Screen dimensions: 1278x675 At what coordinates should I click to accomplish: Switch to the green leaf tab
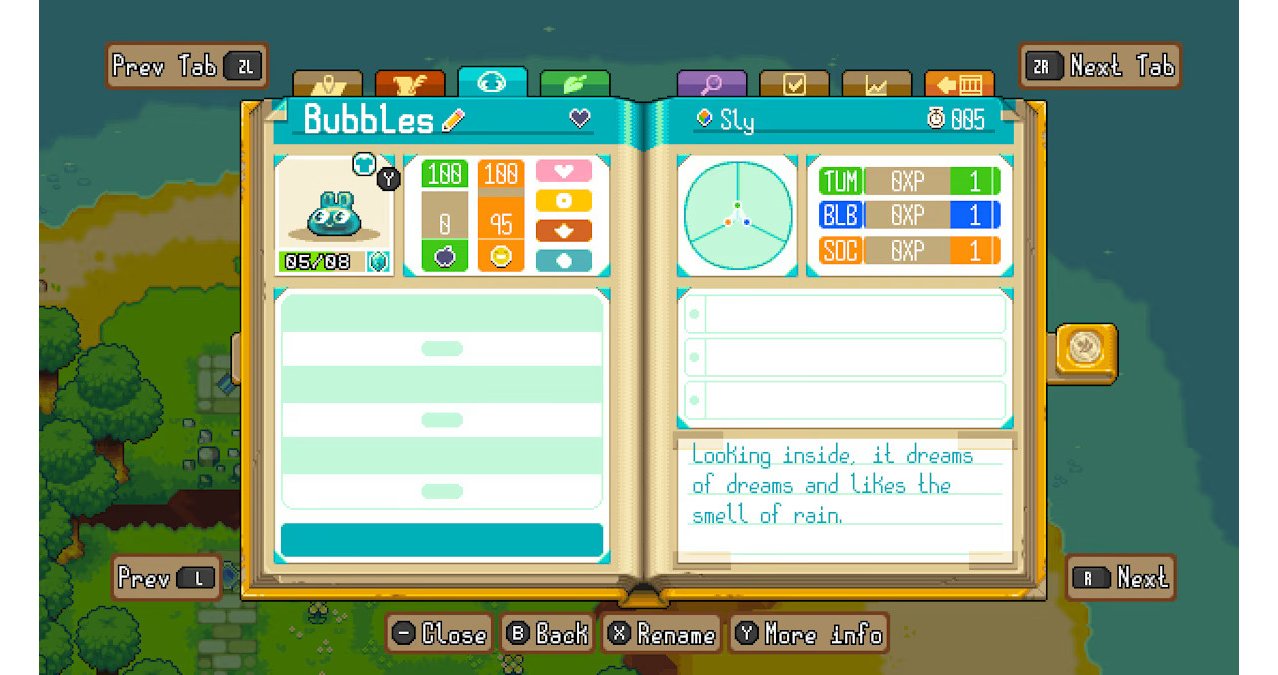click(574, 84)
